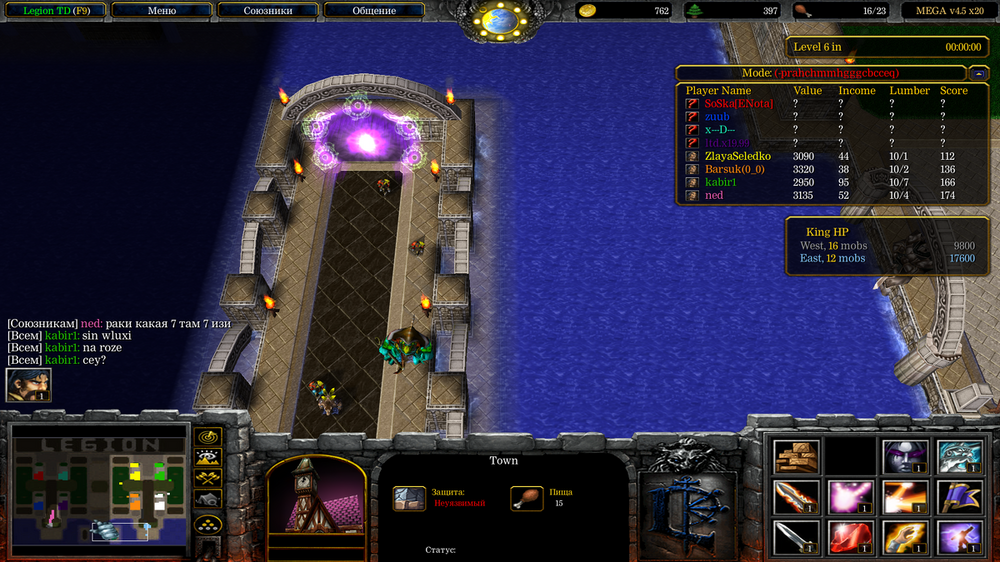Activate the minimap signal ping button
The height and width of the screenshot is (562, 1000).
(208, 437)
